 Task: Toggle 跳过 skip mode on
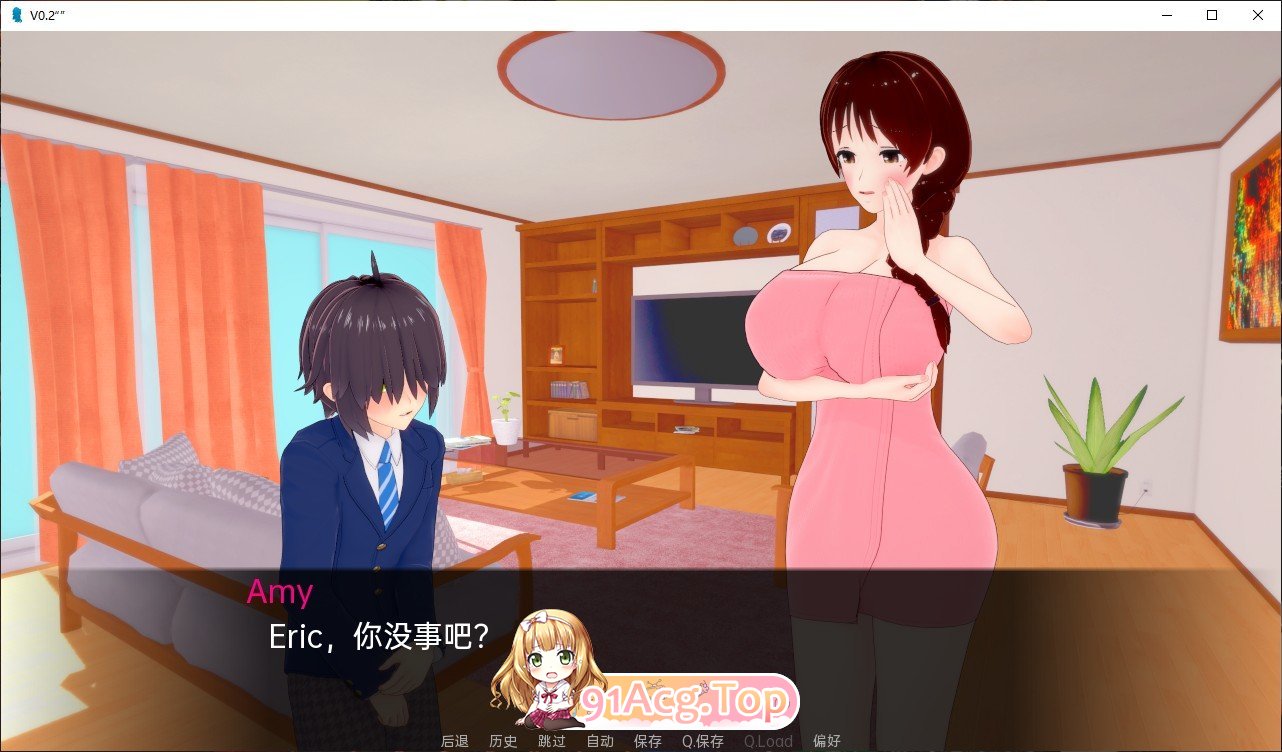(x=551, y=742)
